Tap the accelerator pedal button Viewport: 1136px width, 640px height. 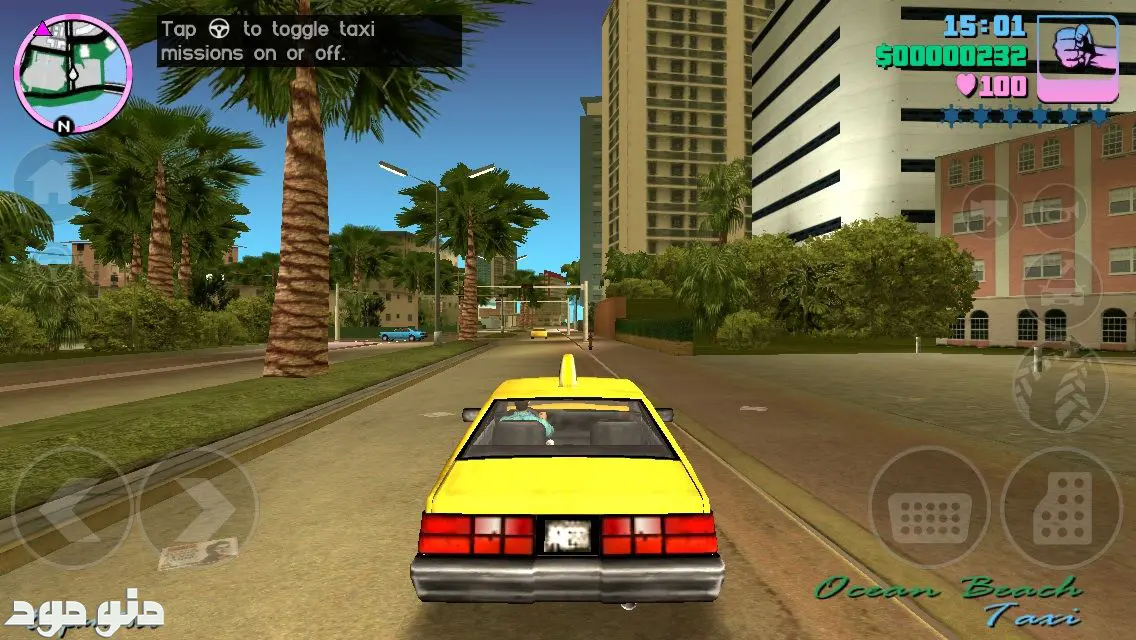(x=1062, y=508)
